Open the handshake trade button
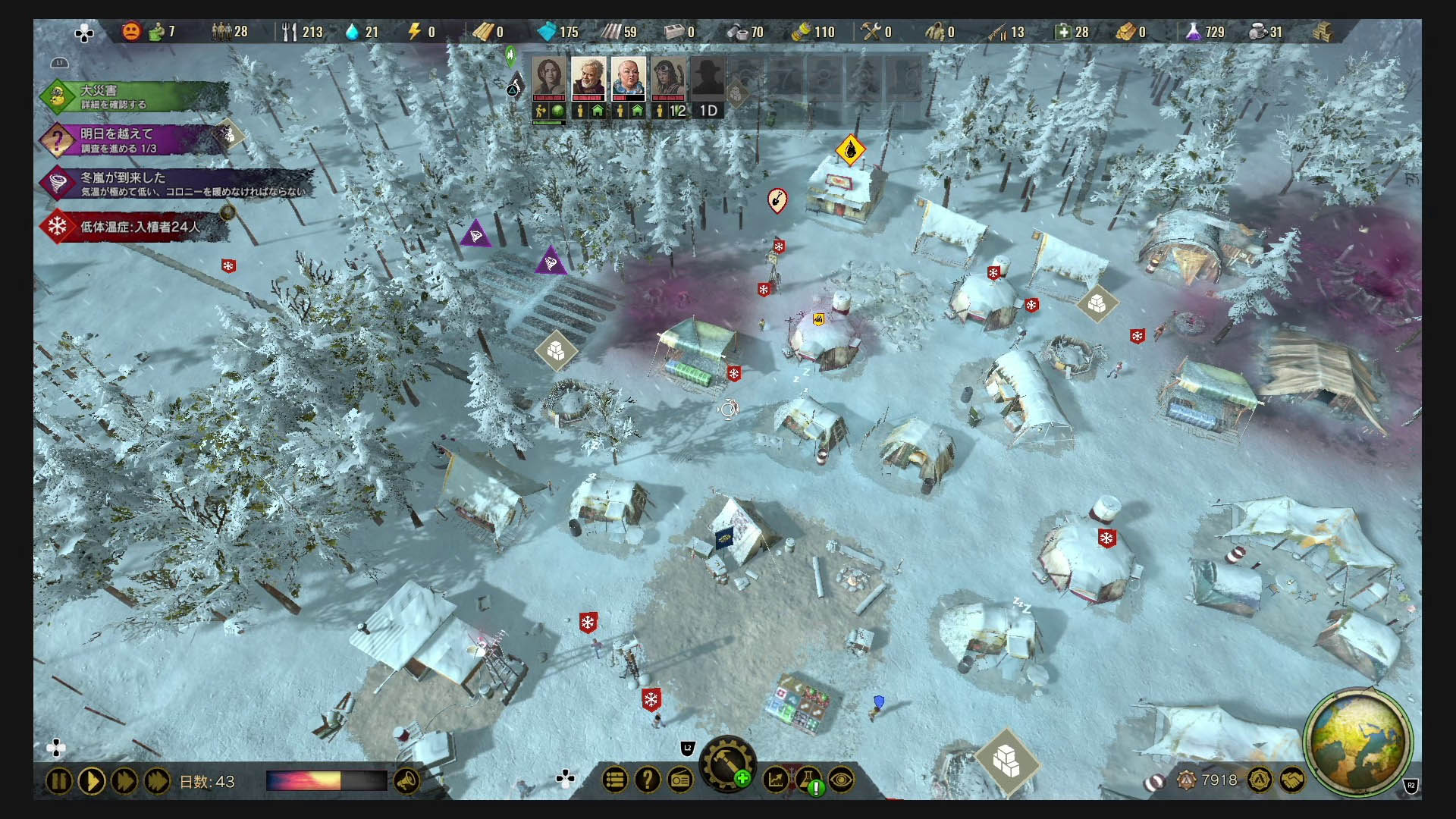This screenshot has width=1456, height=819. [1292, 780]
